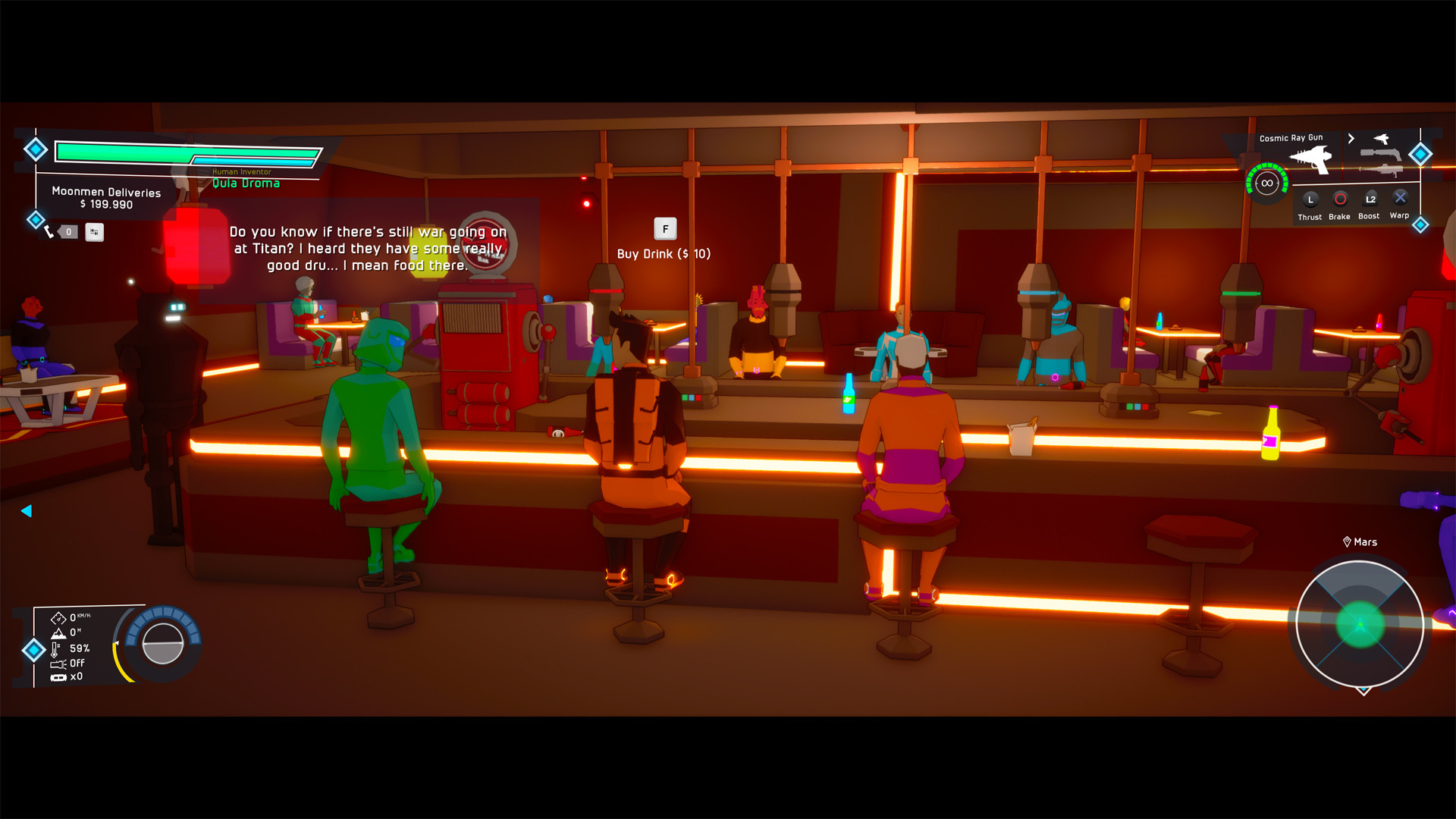Toggle the Brake circle control
The image size is (1456, 819).
coord(1339,200)
